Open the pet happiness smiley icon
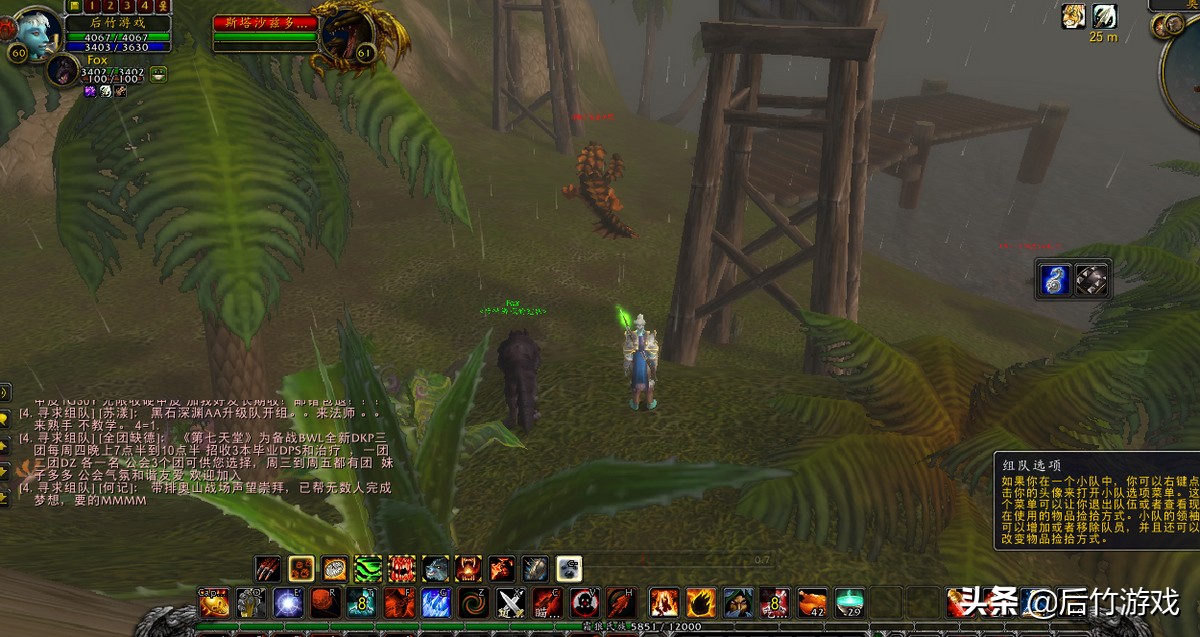 click(x=159, y=73)
